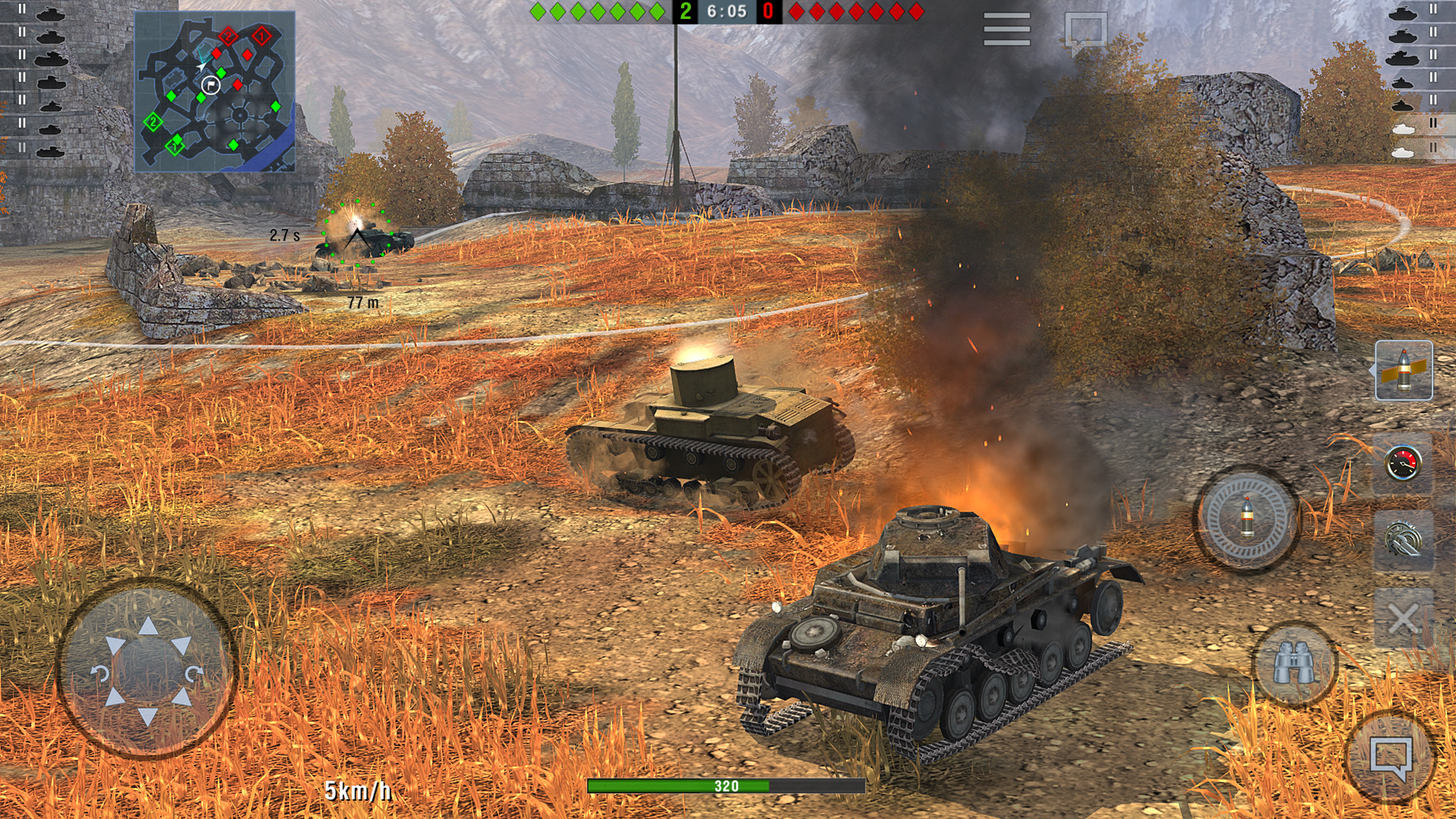This screenshot has width=1456, height=819.
Task: Tap the green team score of 2
Action: 685,11
